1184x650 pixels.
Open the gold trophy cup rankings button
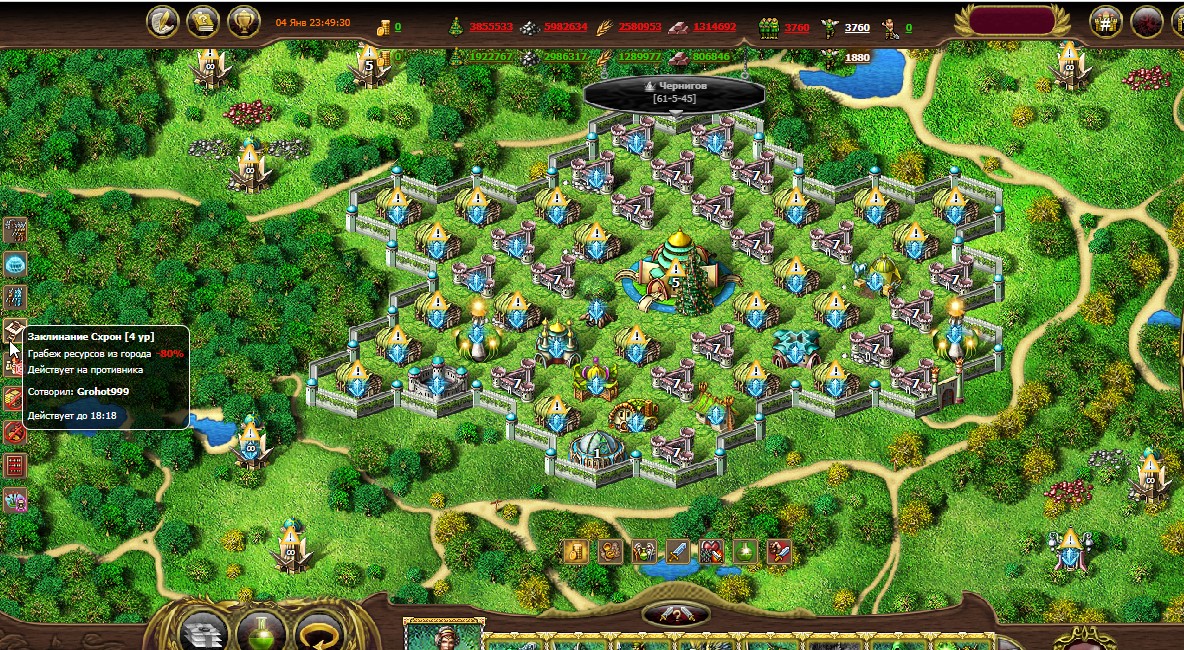(x=244, y=21)
